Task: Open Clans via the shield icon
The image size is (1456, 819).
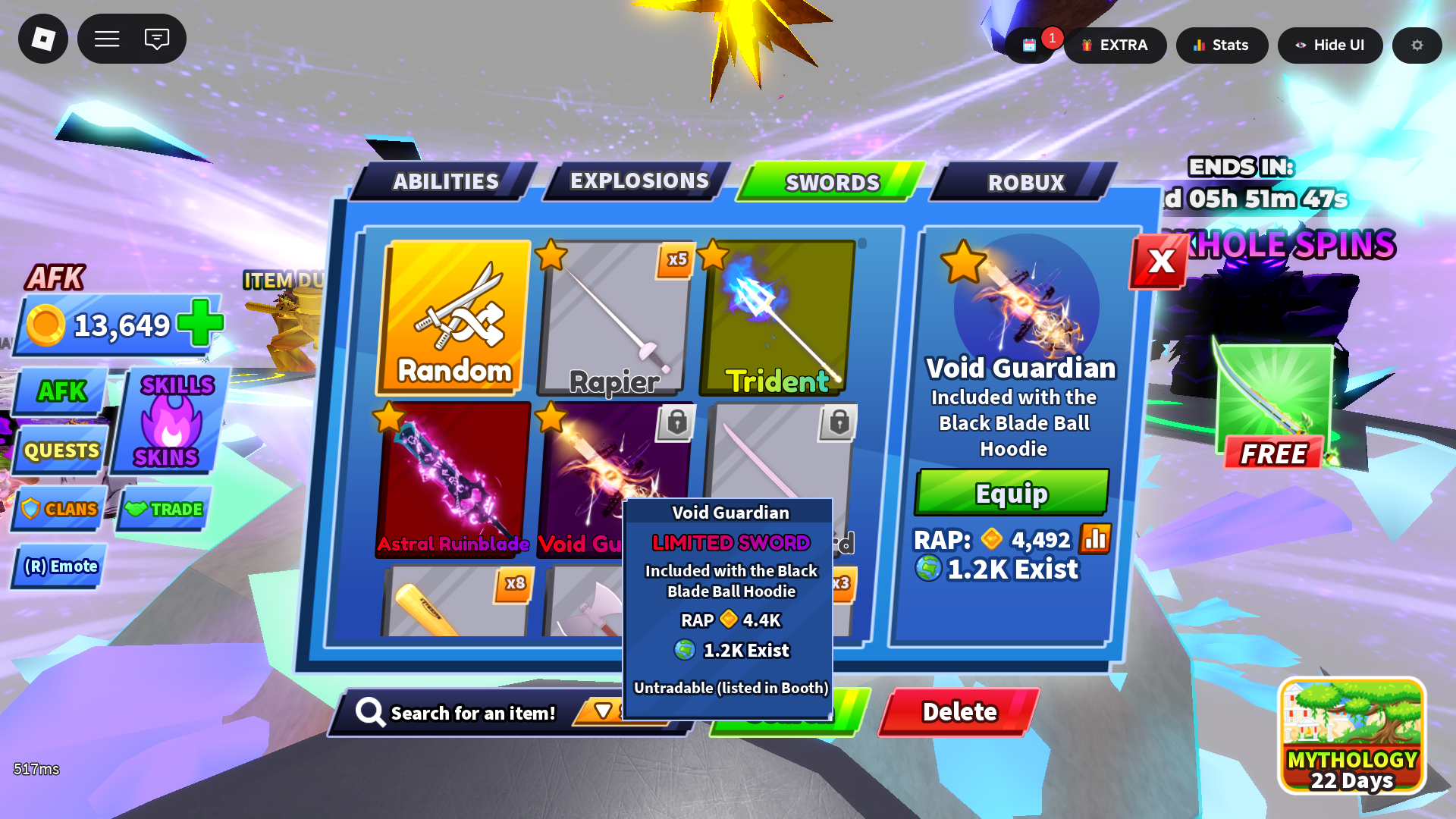Action: [58, 510]
